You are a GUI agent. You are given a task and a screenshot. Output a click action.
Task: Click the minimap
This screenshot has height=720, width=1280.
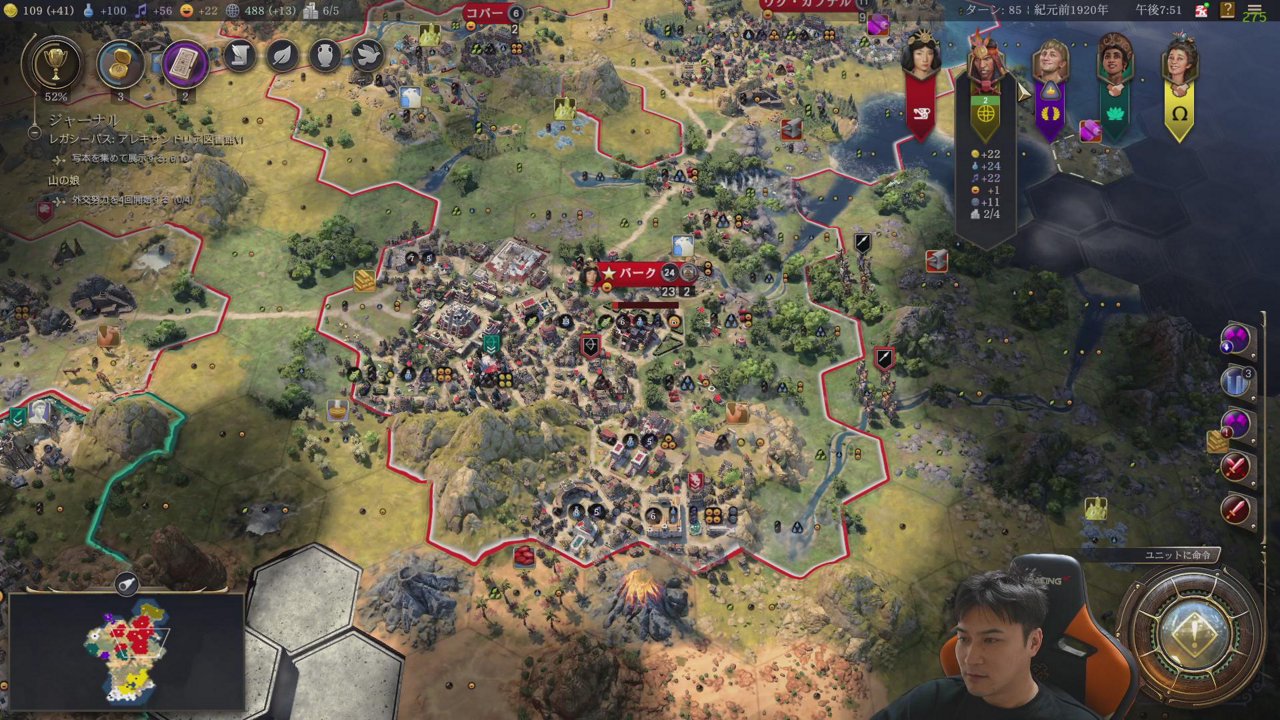[128, 650]
